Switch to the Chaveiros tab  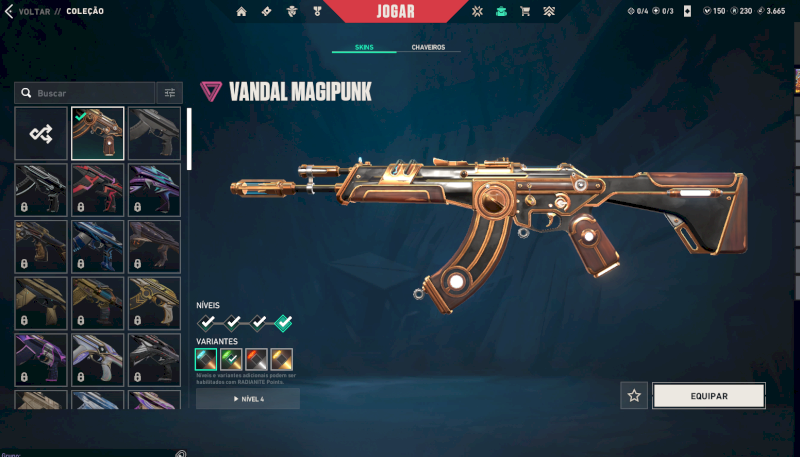pyautogui.click(x=428, y=47)
